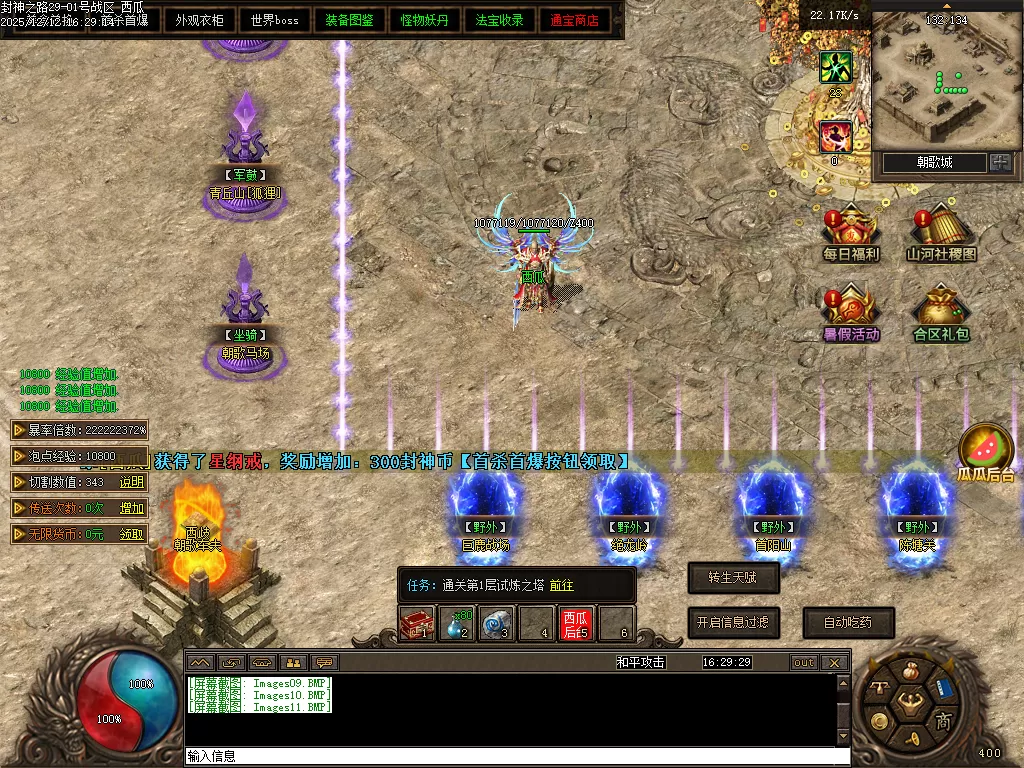Open the 暑假活动 summer event icon
The image size is (1024, 768).
(850, 314)
